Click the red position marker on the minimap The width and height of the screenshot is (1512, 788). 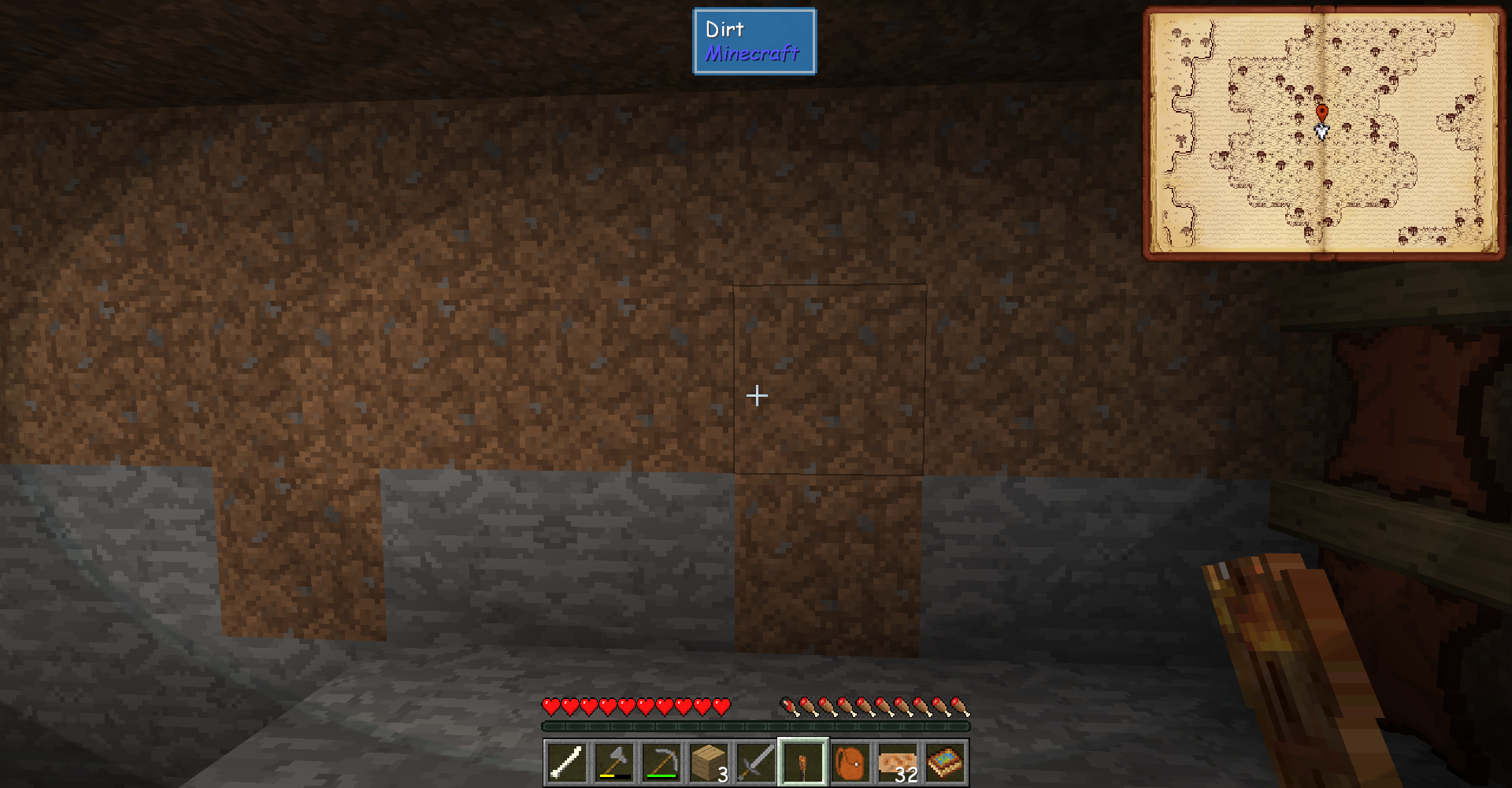click(x=1322, y=112)
